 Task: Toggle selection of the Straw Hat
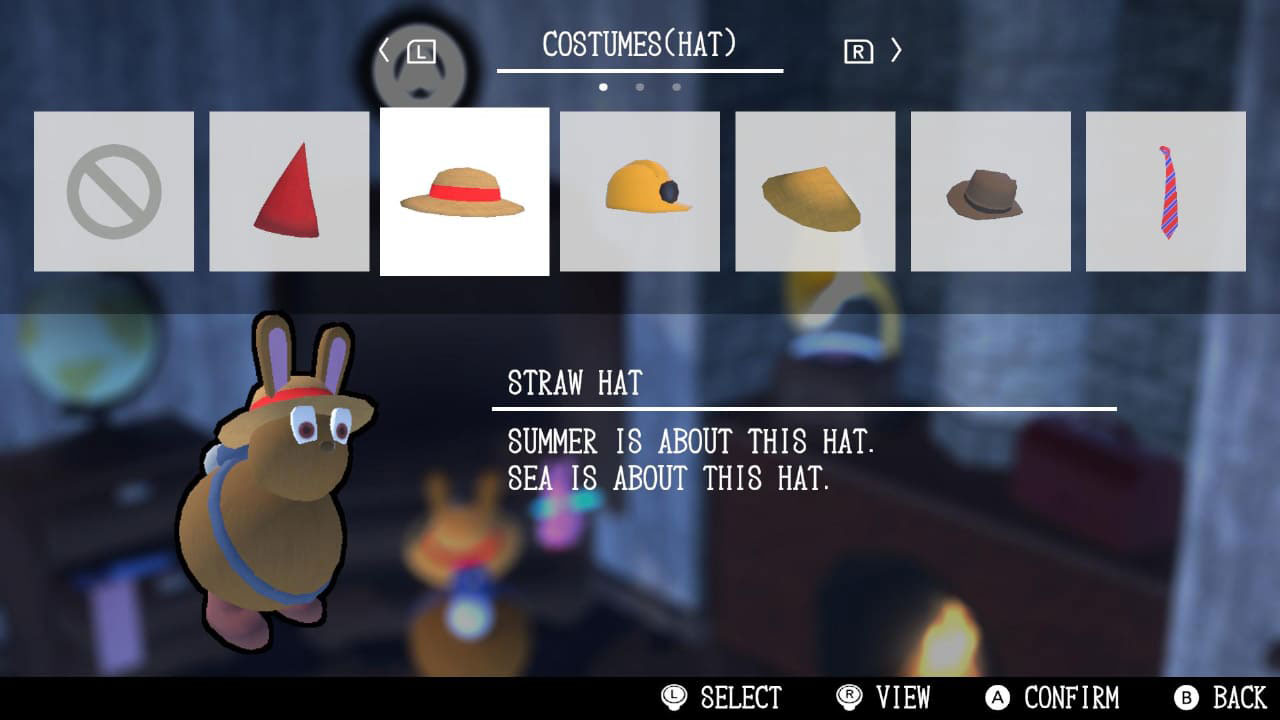464,190
